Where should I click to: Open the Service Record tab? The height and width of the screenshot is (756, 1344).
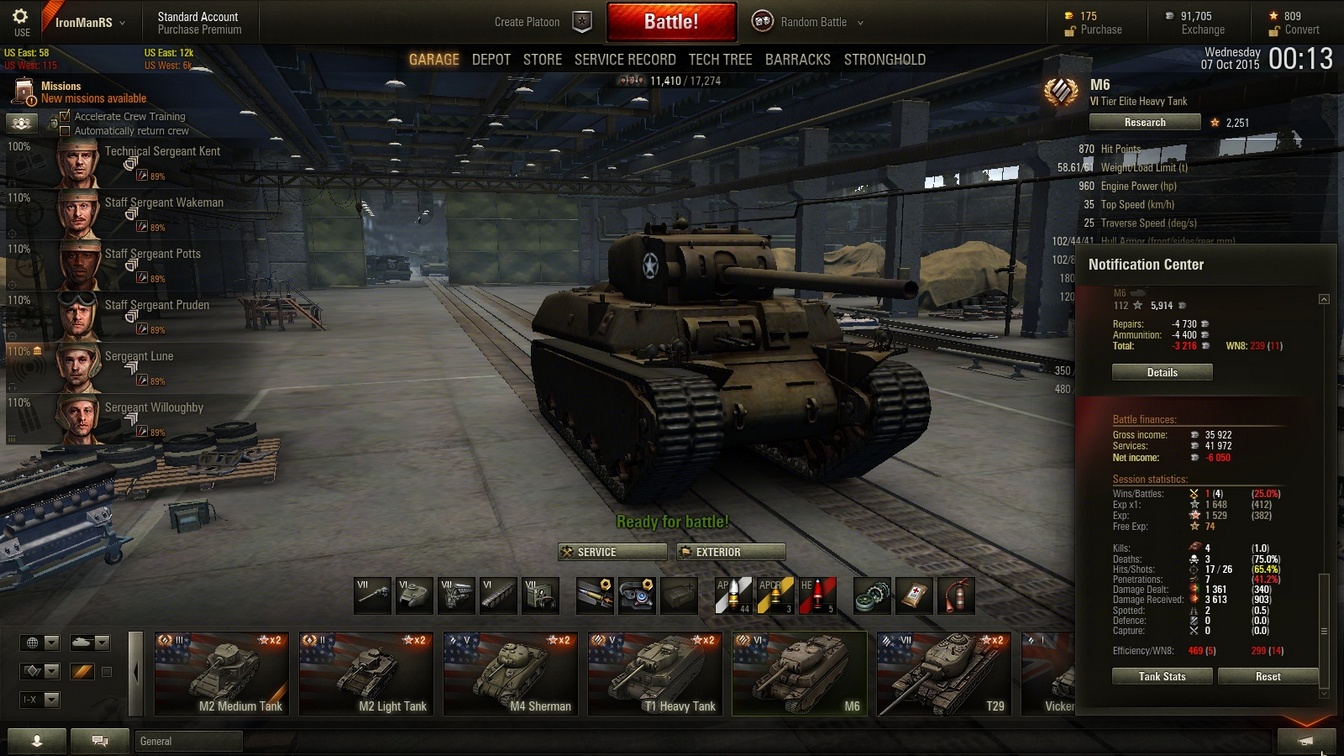625,59
